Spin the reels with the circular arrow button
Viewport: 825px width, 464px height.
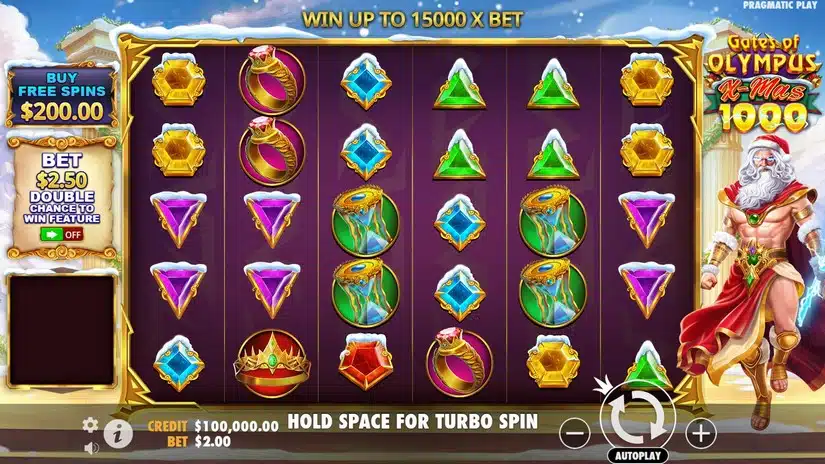(637, 418)
